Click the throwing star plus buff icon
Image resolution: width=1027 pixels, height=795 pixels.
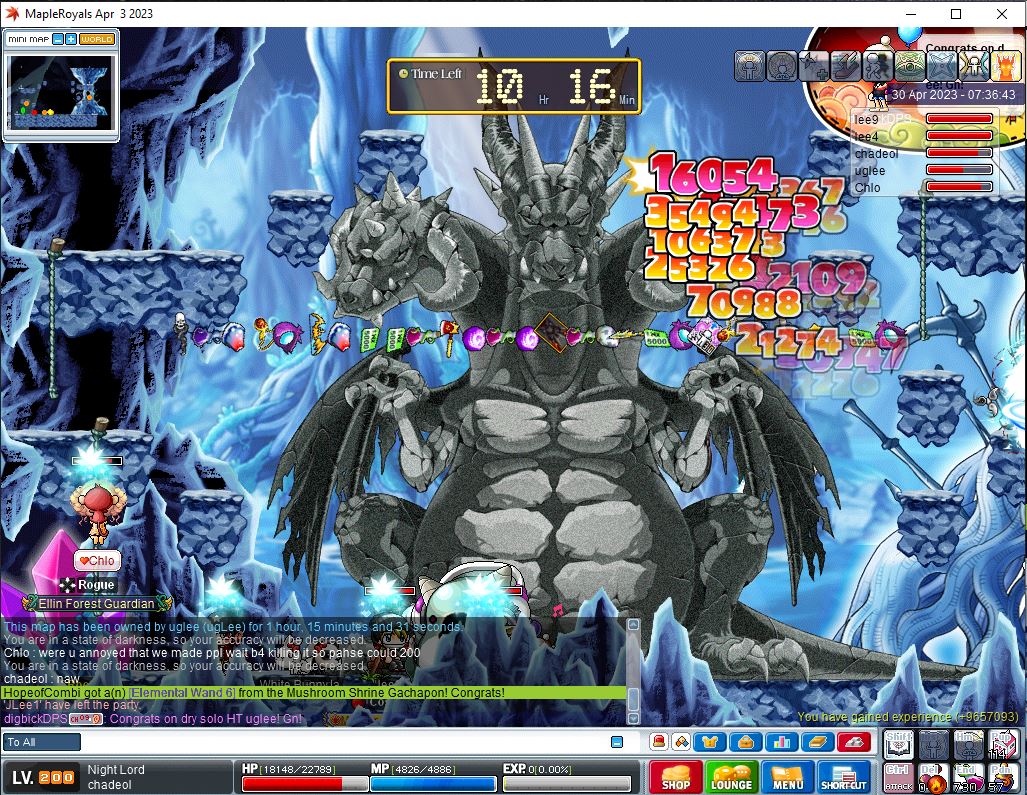point(814,66)
